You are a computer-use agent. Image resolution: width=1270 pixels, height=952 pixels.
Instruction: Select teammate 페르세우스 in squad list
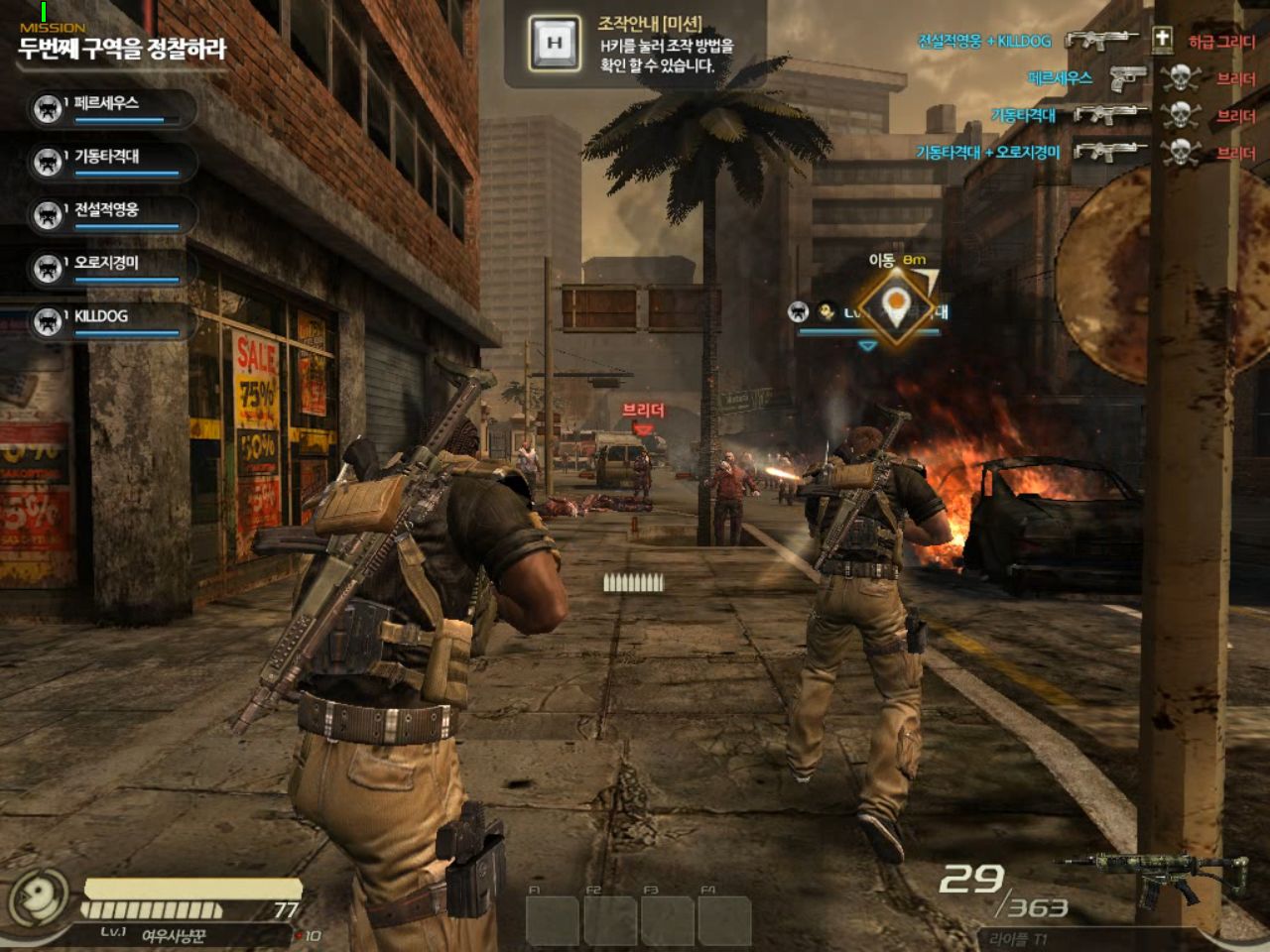tap(107, 106)
